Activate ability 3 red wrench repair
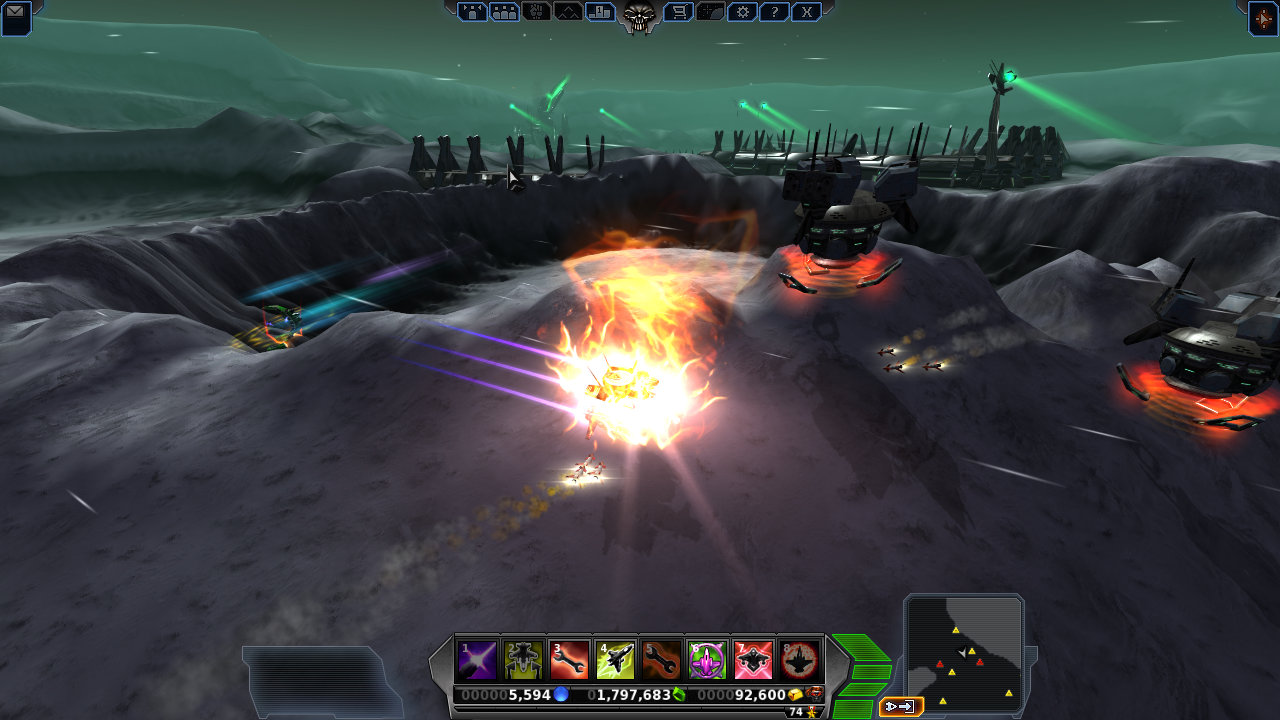The width and height of the screenshot is (1280, 720). pyautogui.click(x=569, y=660)
